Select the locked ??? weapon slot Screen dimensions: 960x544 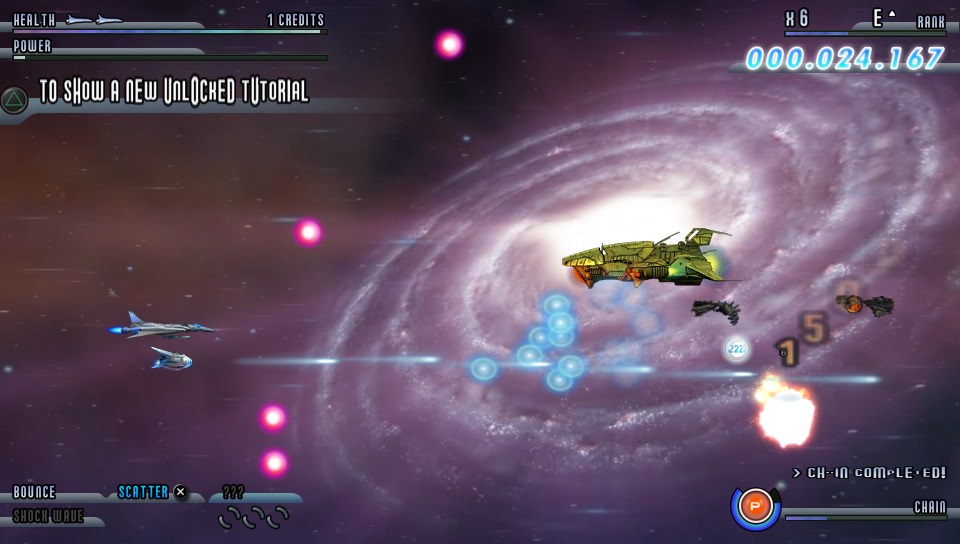(x=233, y=492)
